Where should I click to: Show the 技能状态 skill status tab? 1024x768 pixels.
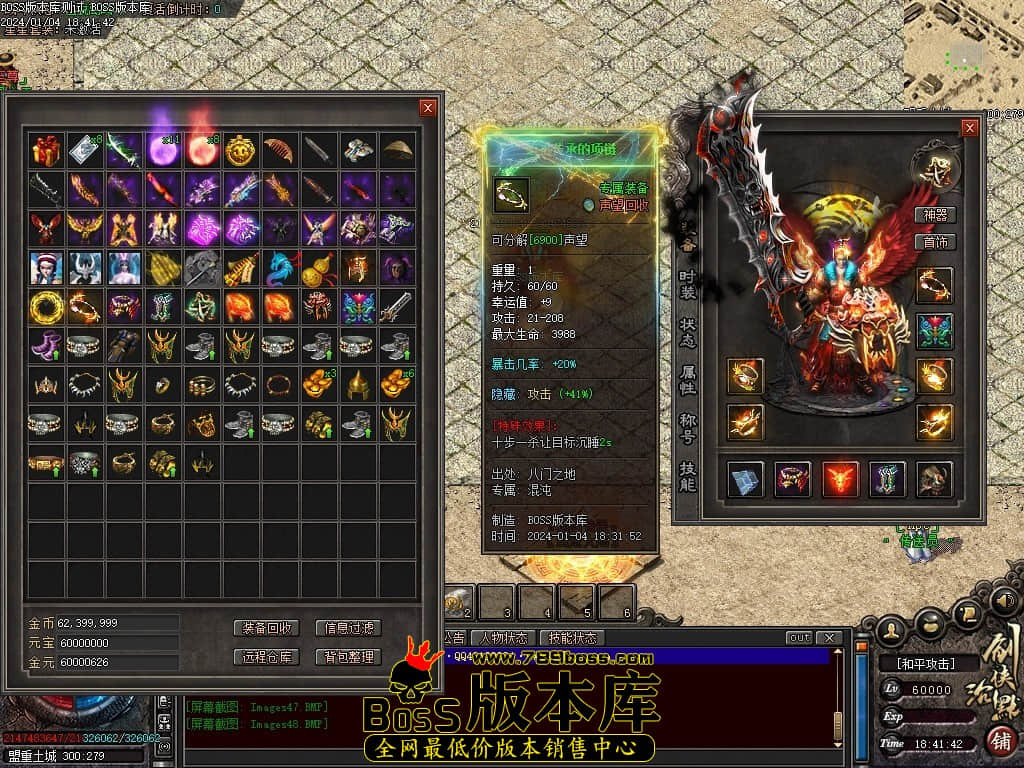click(x=573, y=638)
